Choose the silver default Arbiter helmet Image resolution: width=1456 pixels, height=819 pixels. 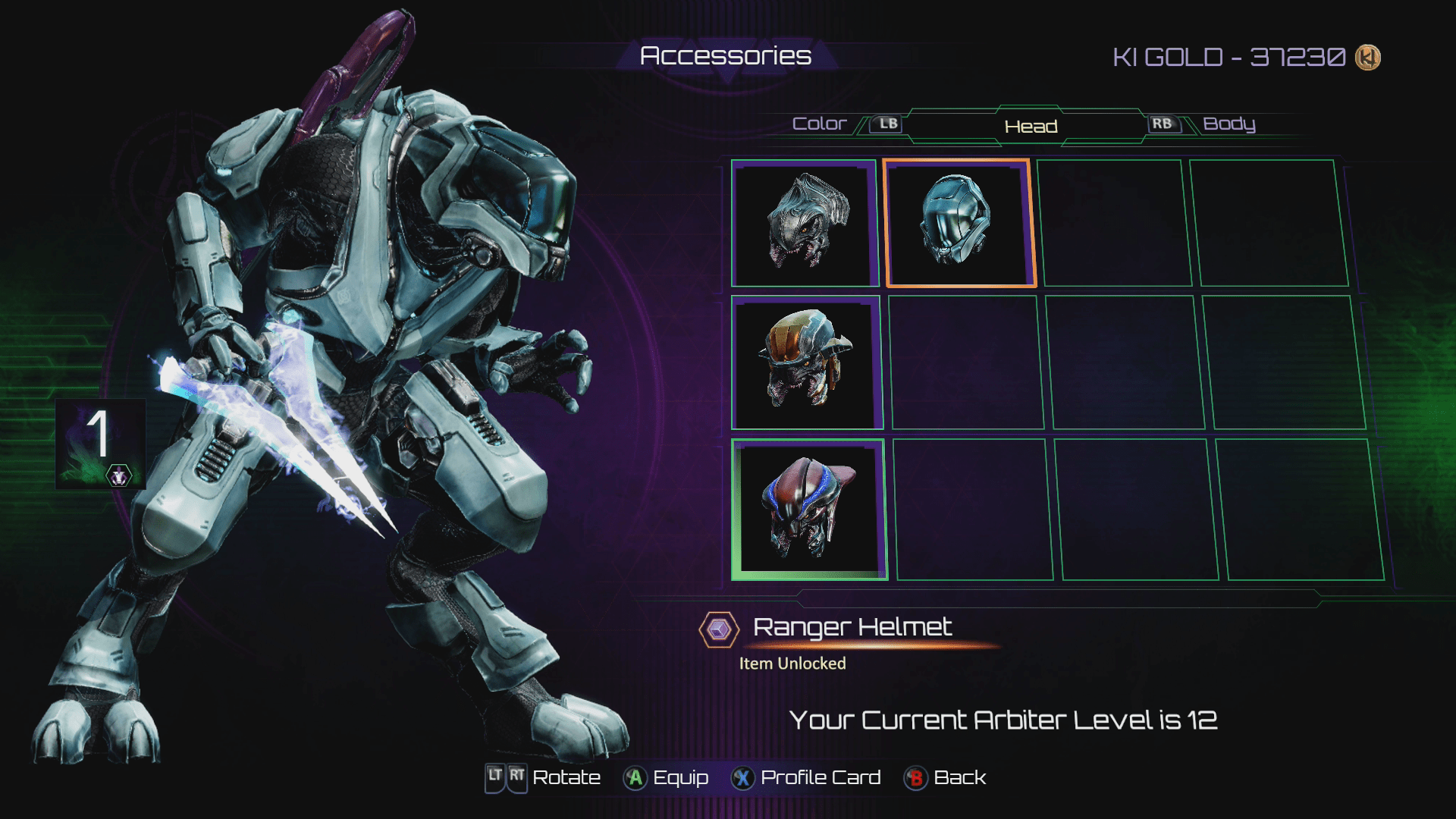coord(805,224)
